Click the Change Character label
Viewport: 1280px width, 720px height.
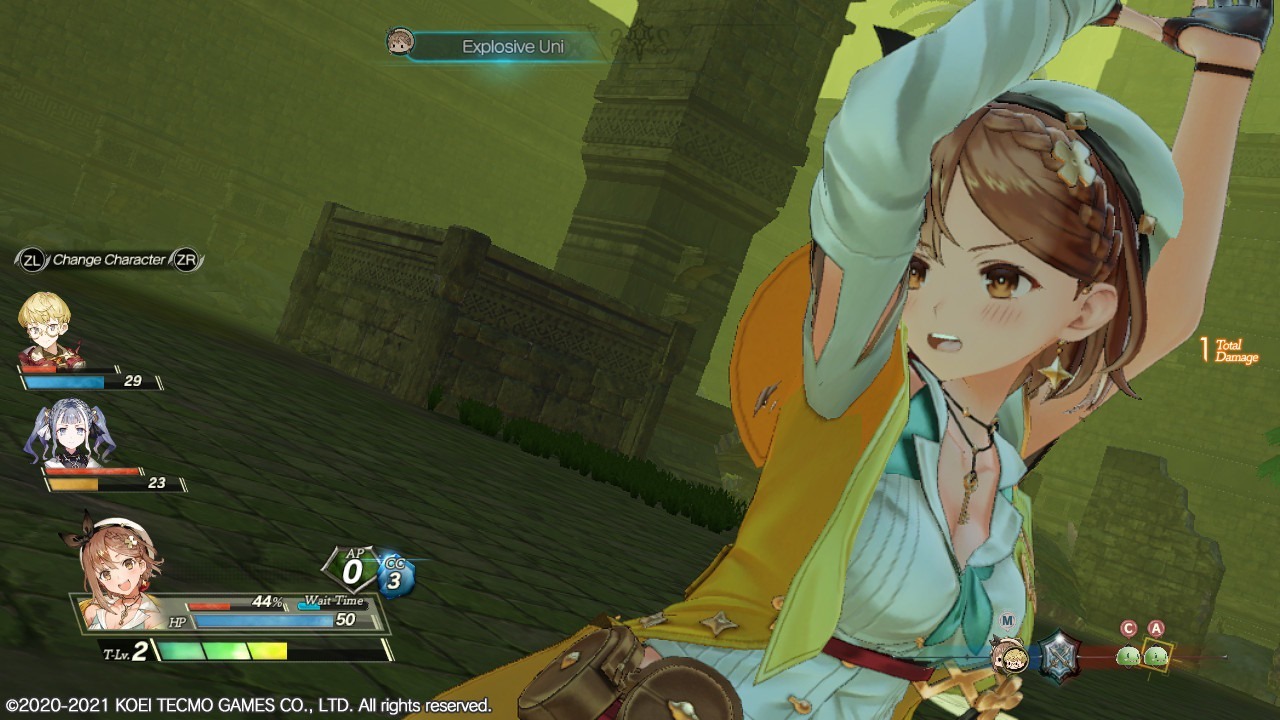pos(108,258)
